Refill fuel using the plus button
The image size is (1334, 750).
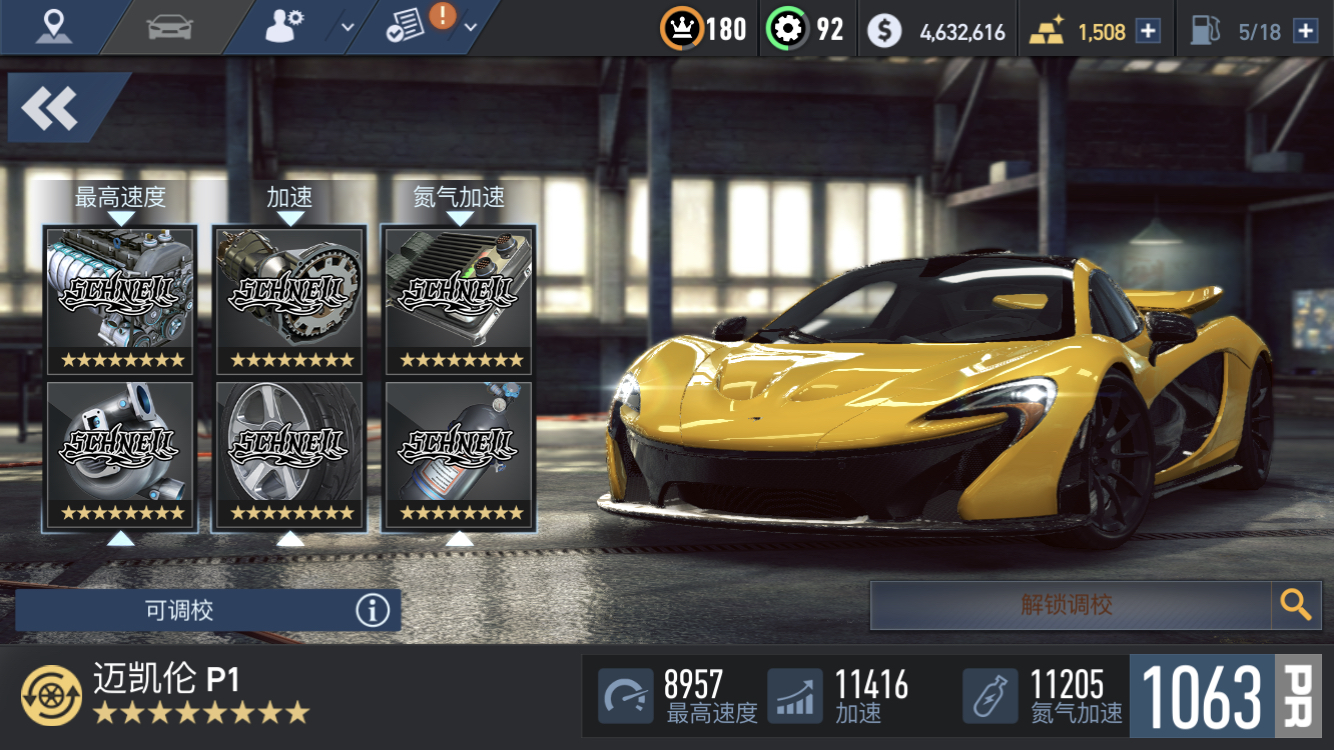1305,31
